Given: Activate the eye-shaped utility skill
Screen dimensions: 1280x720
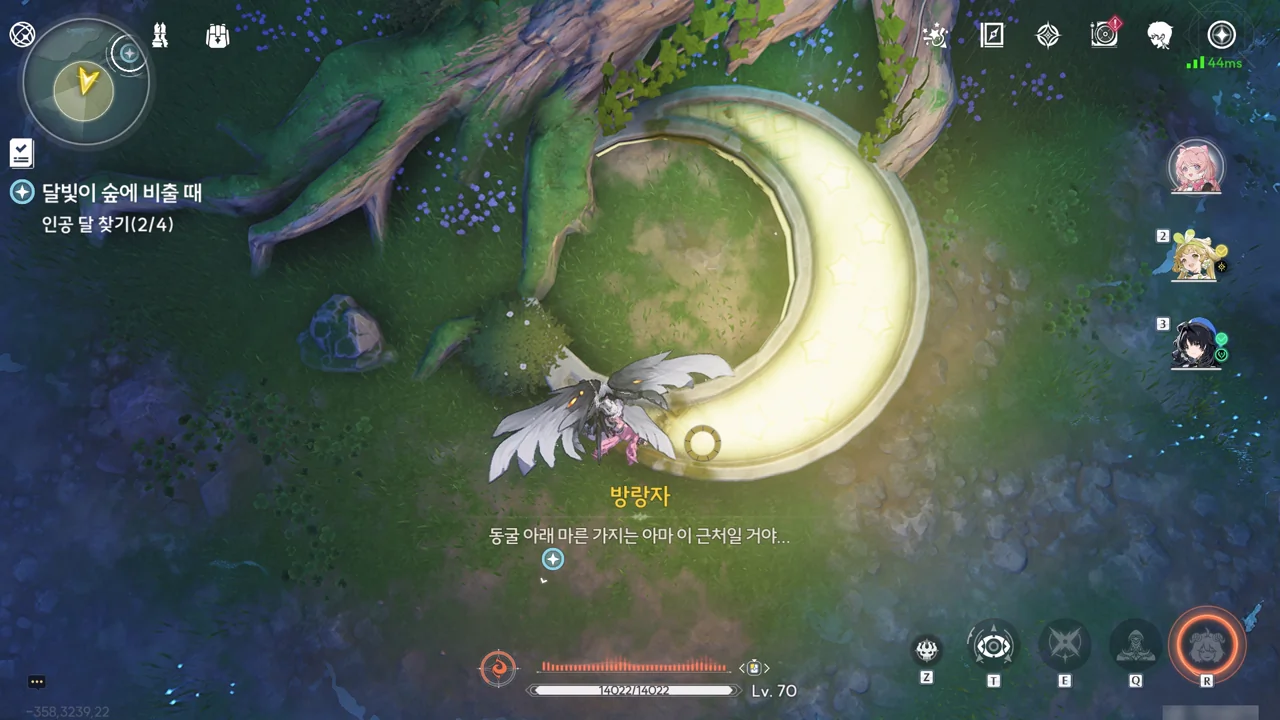Looking at the screenshot, I should pos(993,646).
